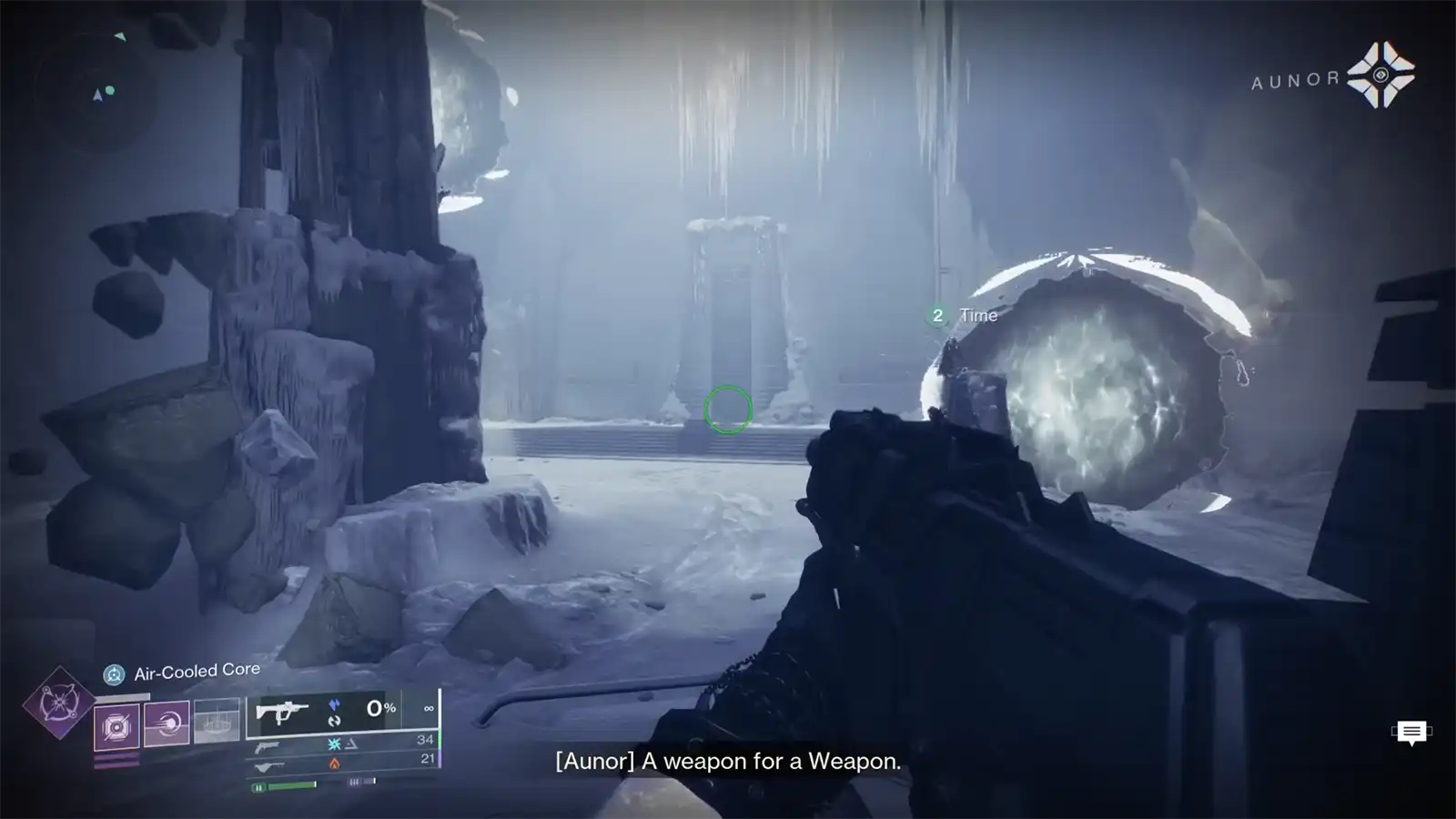Expand the arc element indicator above the weapon
The height and width of the screenshot is (819, 1456).
[334, 704]
